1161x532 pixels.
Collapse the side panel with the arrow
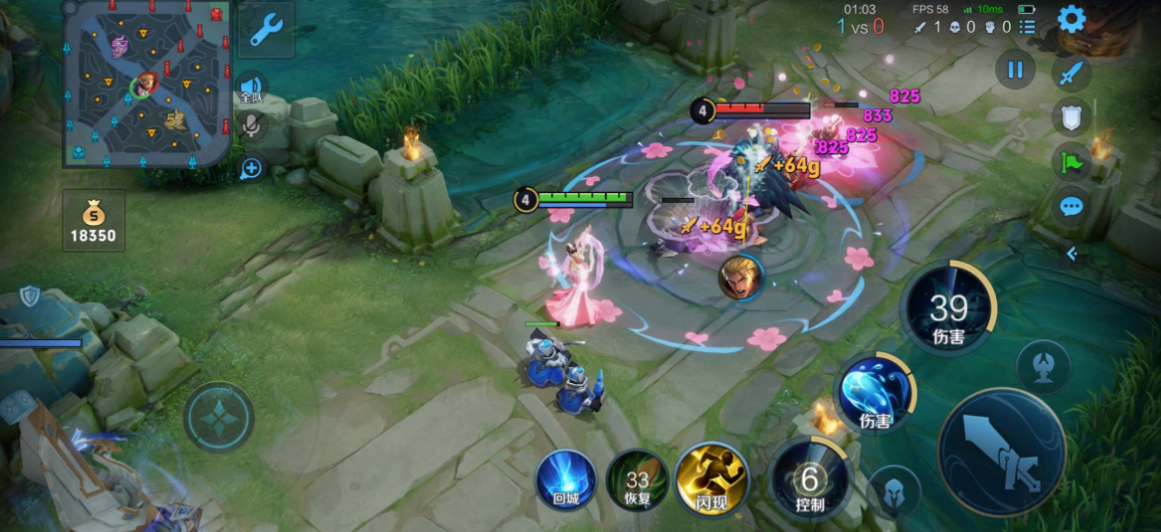pos(1072,253)
